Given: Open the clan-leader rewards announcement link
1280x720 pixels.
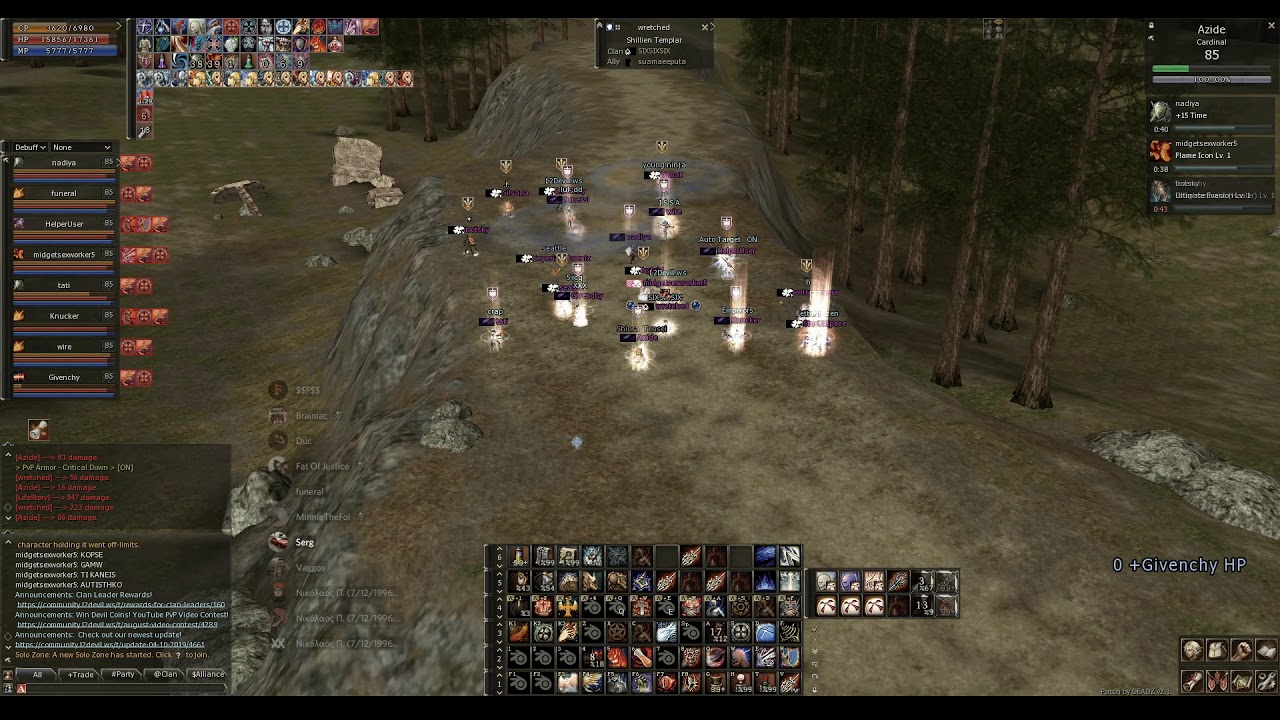Looking at the screenshot, I should pos(120,605).
